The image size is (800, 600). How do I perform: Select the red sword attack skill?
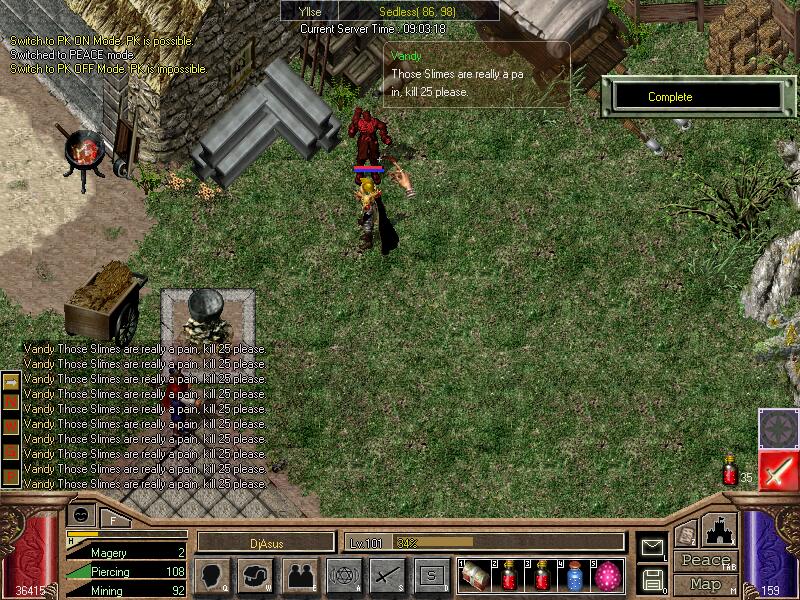777,470
